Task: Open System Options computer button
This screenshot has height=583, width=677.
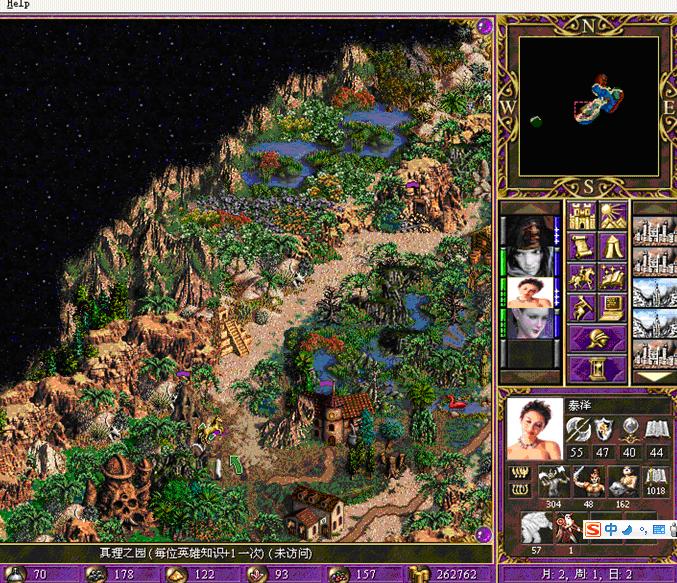Action: click(x=613, y=308)
